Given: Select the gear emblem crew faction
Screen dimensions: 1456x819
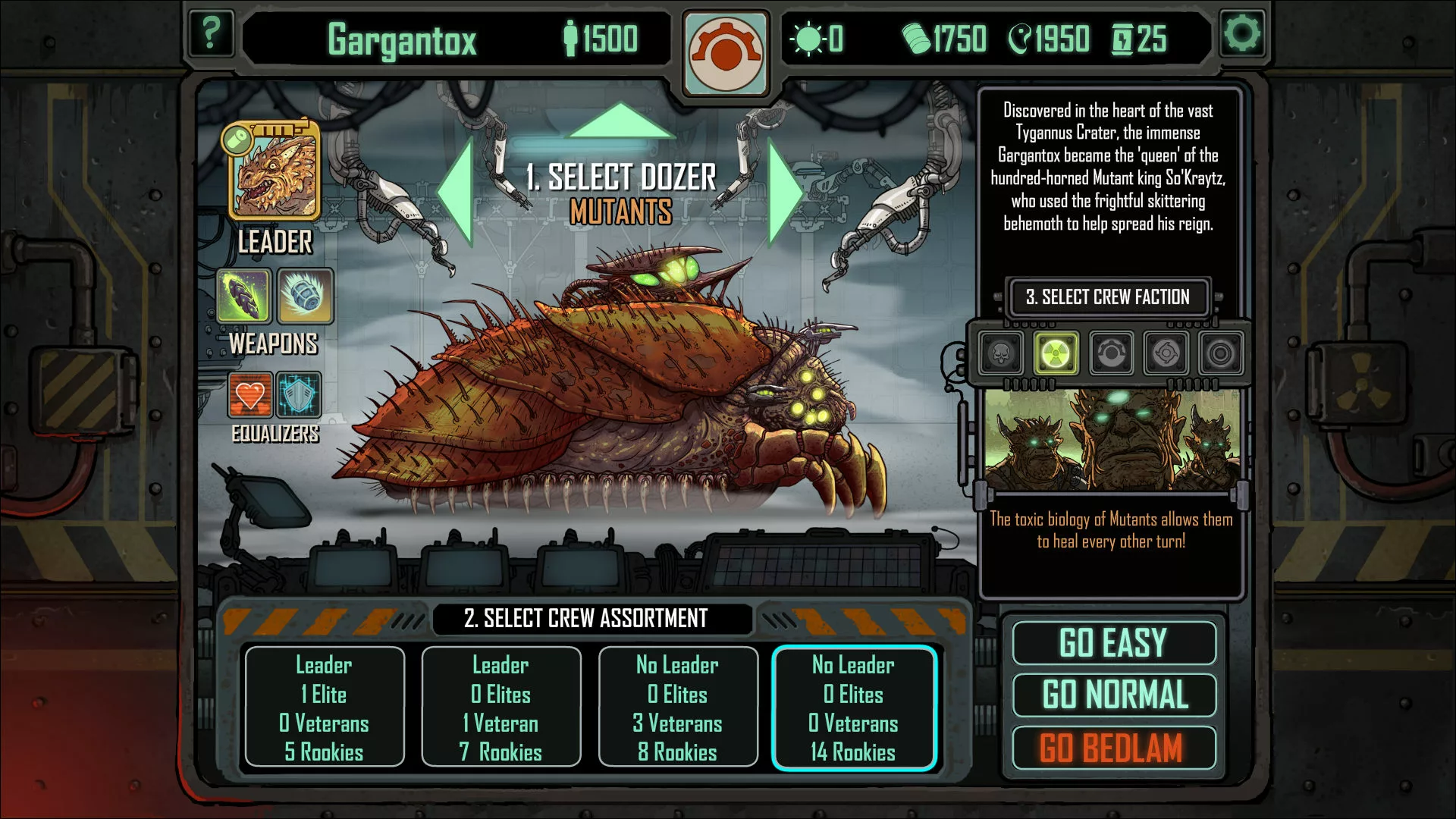Looking at the screenshot, I should (1111, 353).
